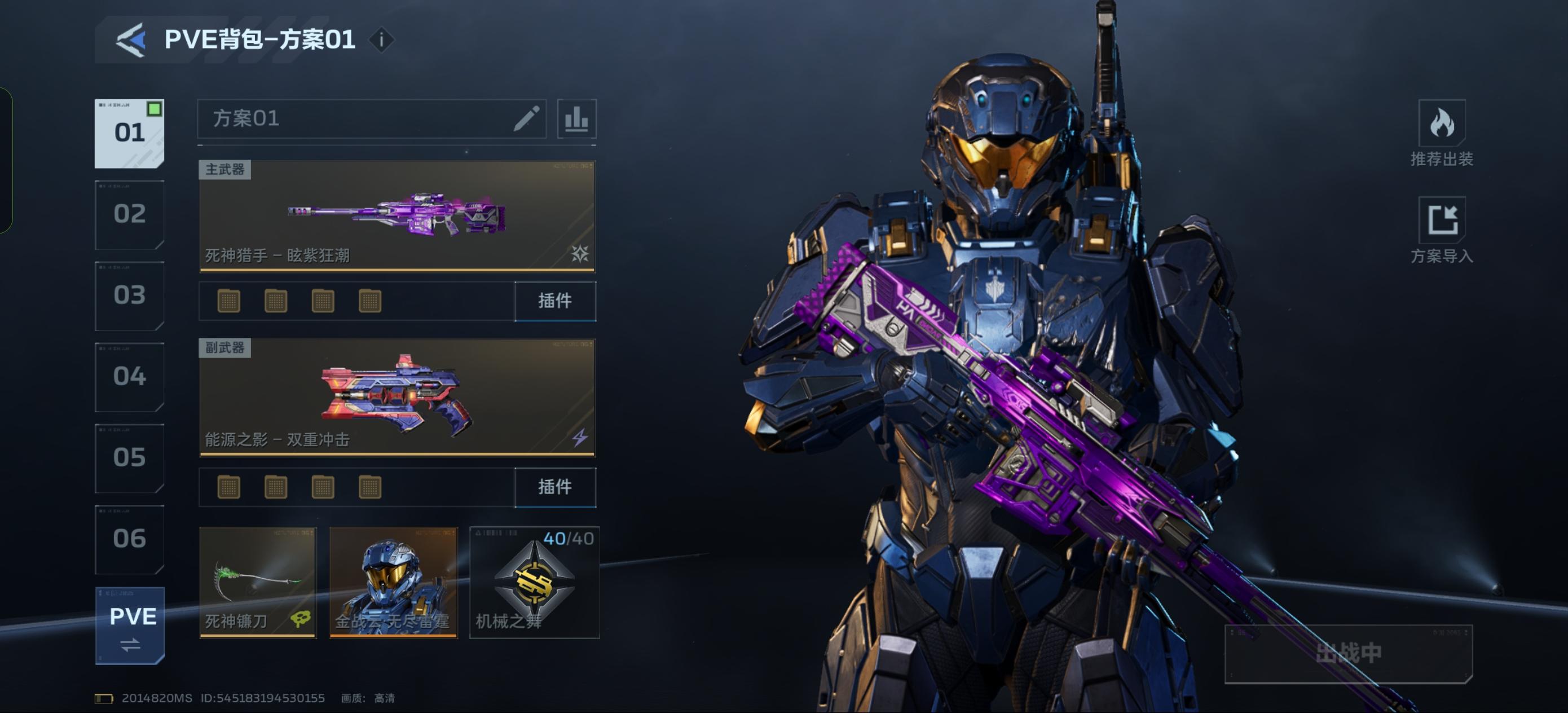This screenshot has height=713, width=1568.
Task: Select the secondary weapon 能源之影 card
Action: (397, 397)
